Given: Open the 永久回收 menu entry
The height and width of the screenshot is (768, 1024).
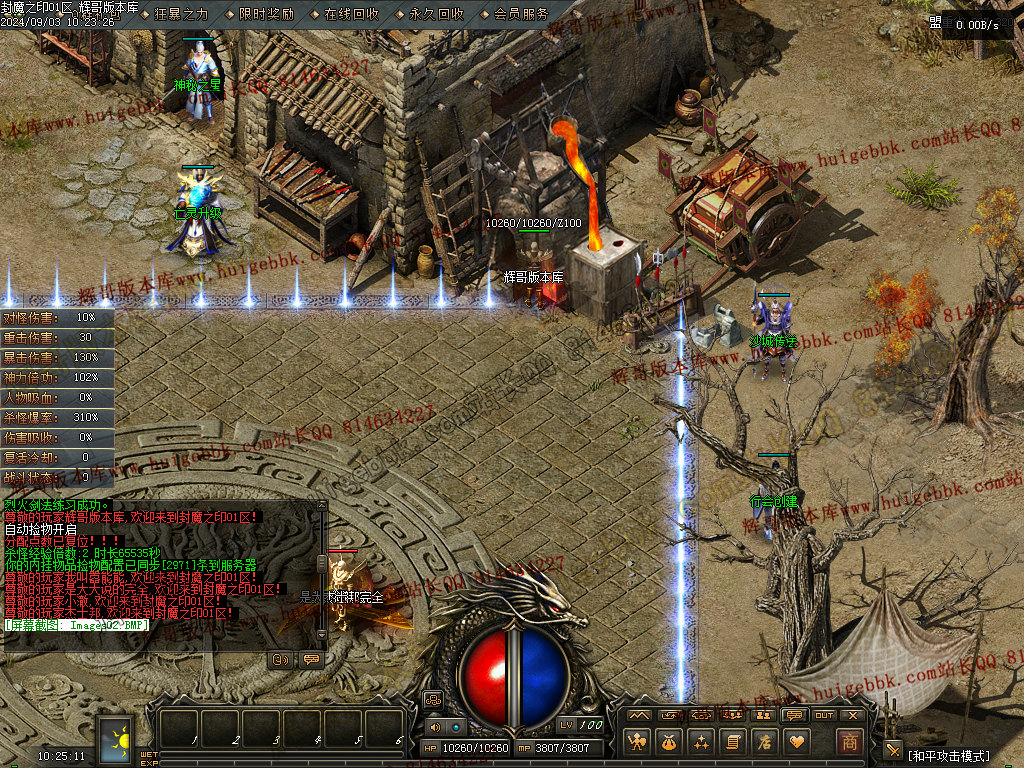Looking at the screenshot, I should [x=436, y=14].
